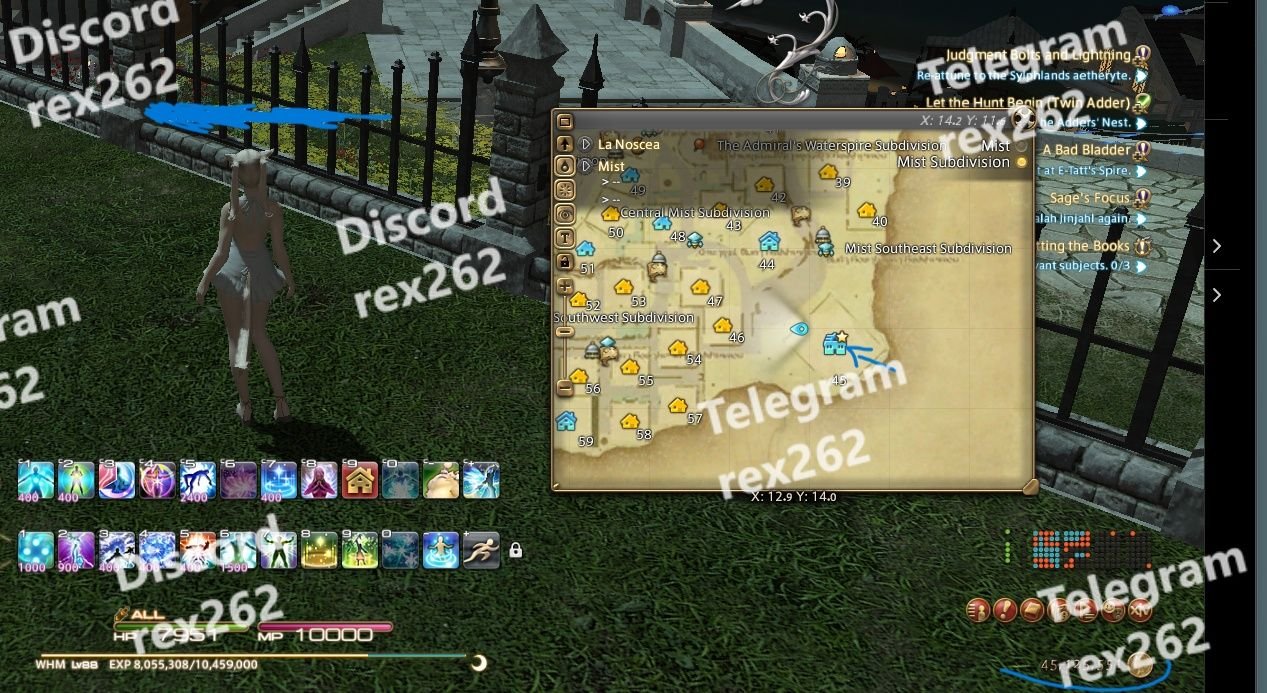
Task: Activate the red house teleport hotbar icon
Action: [x=360, y=480]
